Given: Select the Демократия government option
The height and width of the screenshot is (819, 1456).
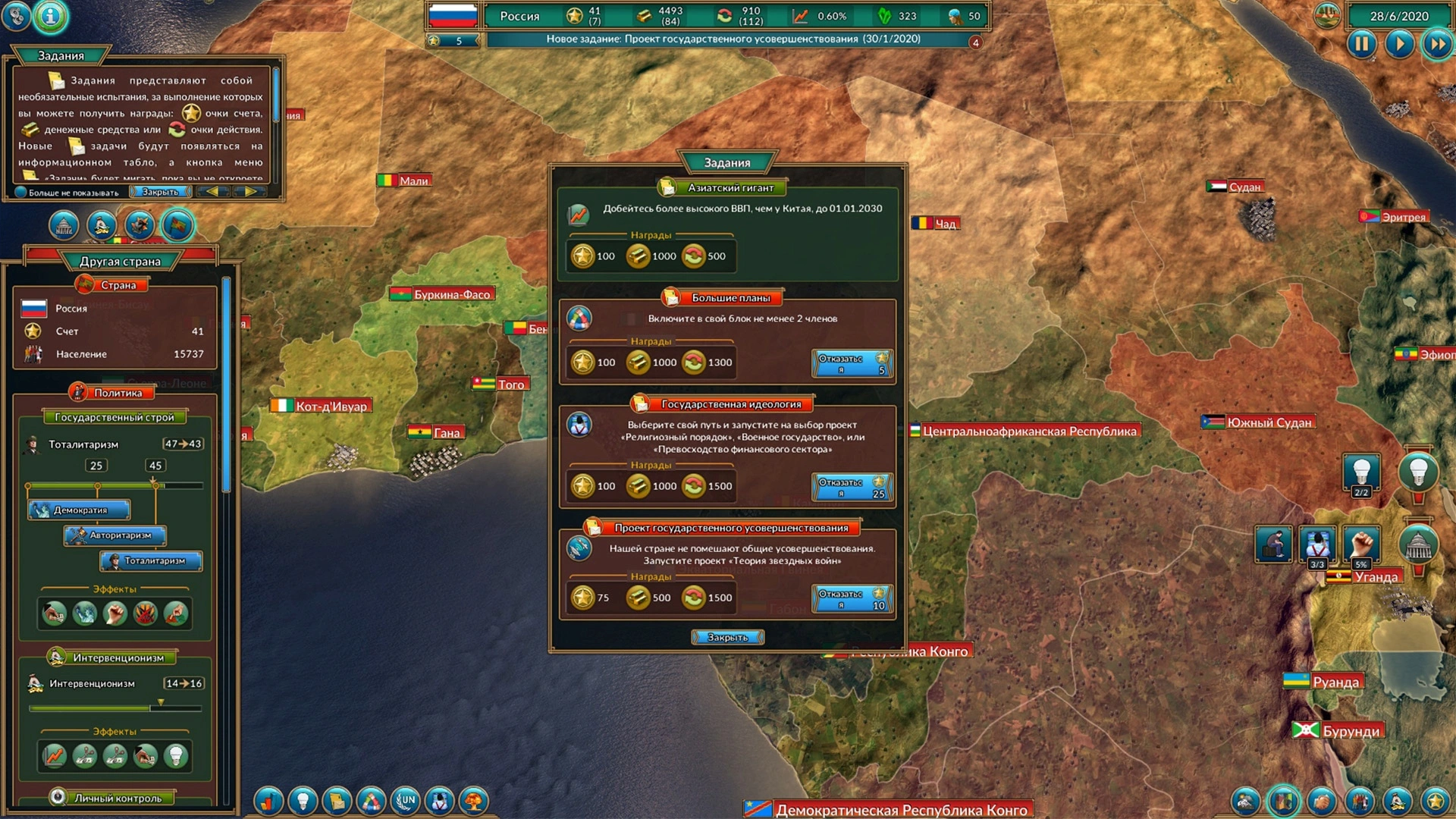Looking at the screenshot, I should tap(80, 510).
